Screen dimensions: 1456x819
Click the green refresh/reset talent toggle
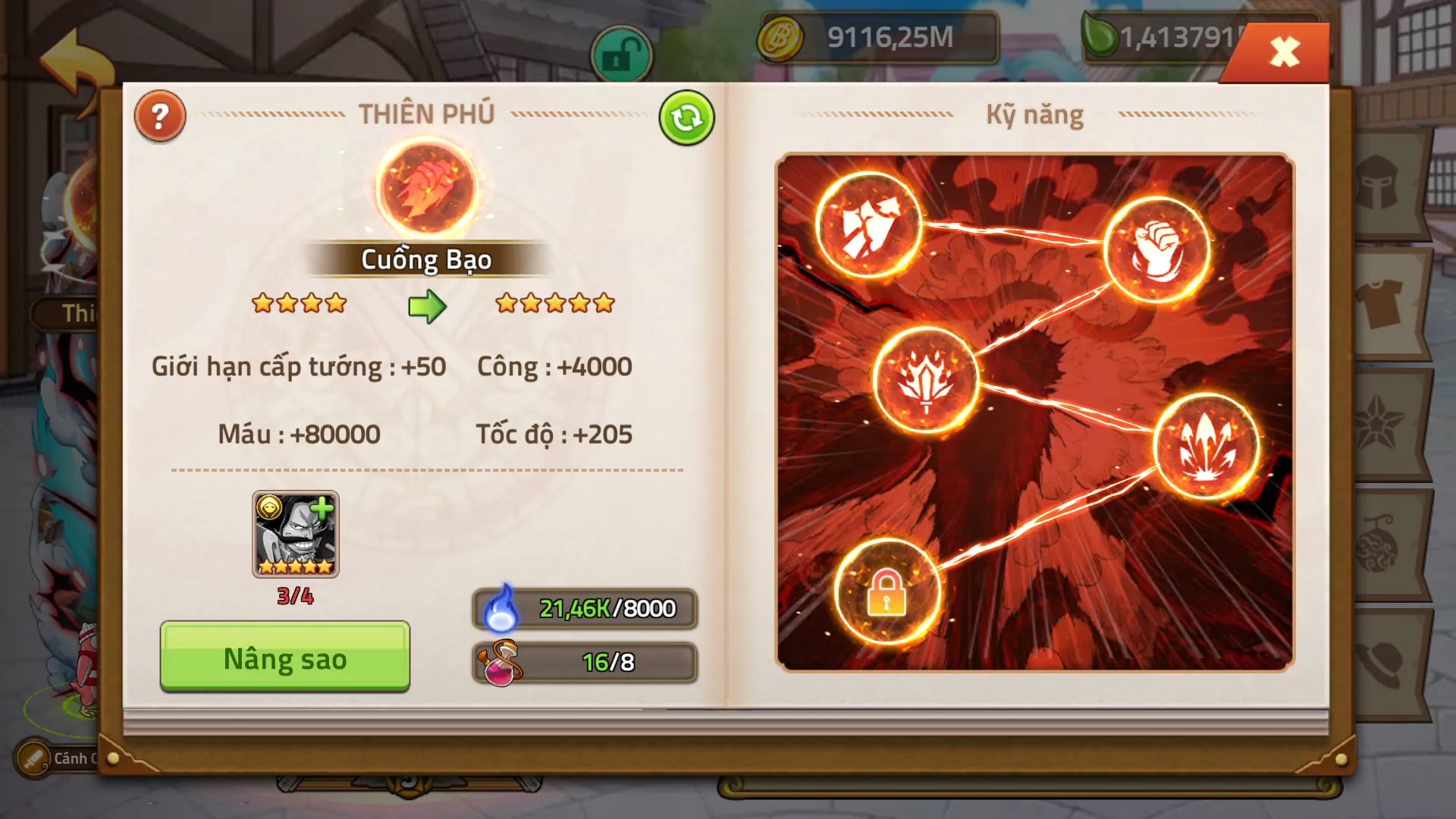(x=687, y=115)
